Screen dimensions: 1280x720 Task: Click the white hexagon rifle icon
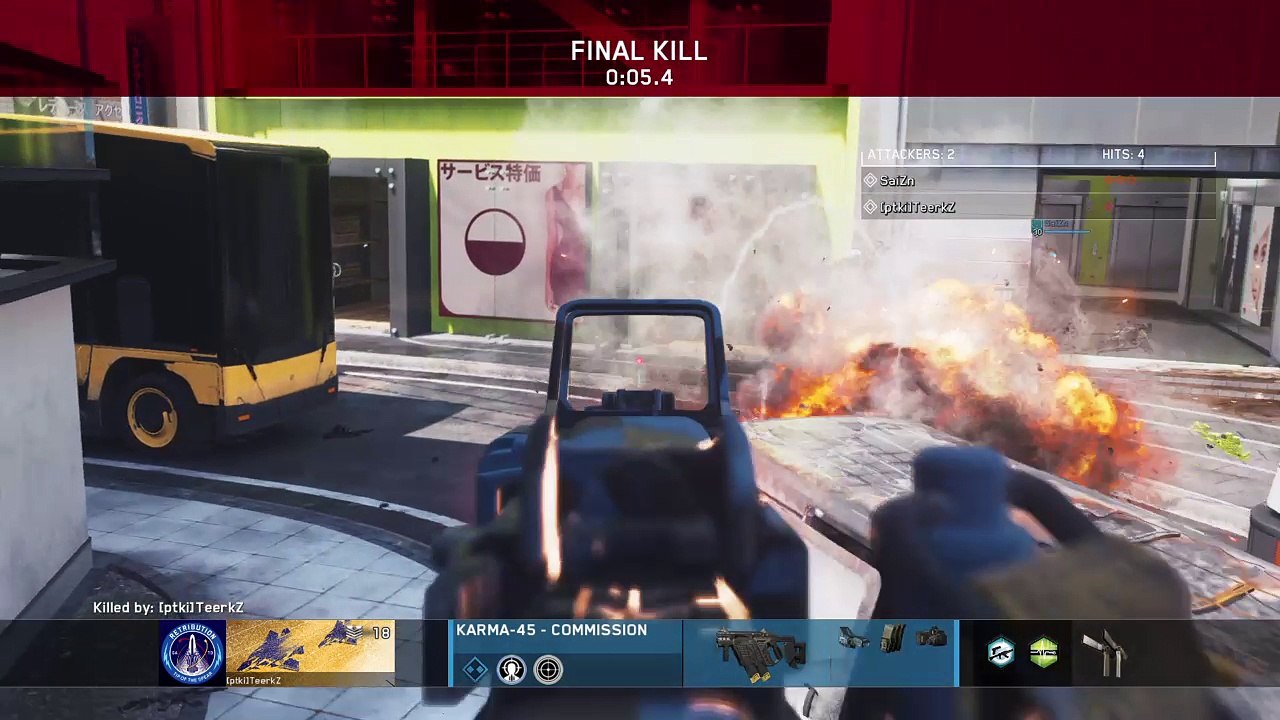[1000, 652]
